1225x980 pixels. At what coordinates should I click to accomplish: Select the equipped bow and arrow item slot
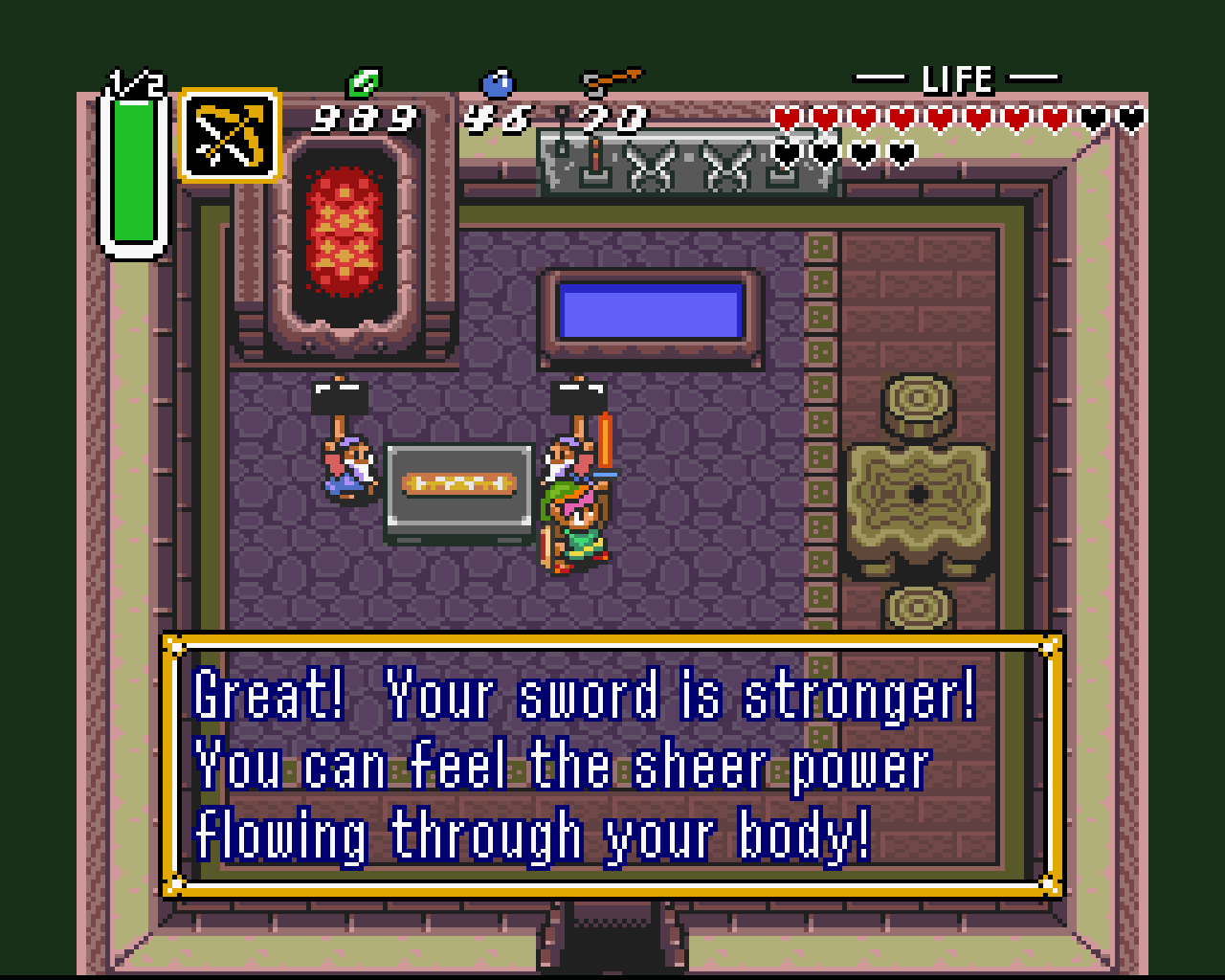pos(230,135)
